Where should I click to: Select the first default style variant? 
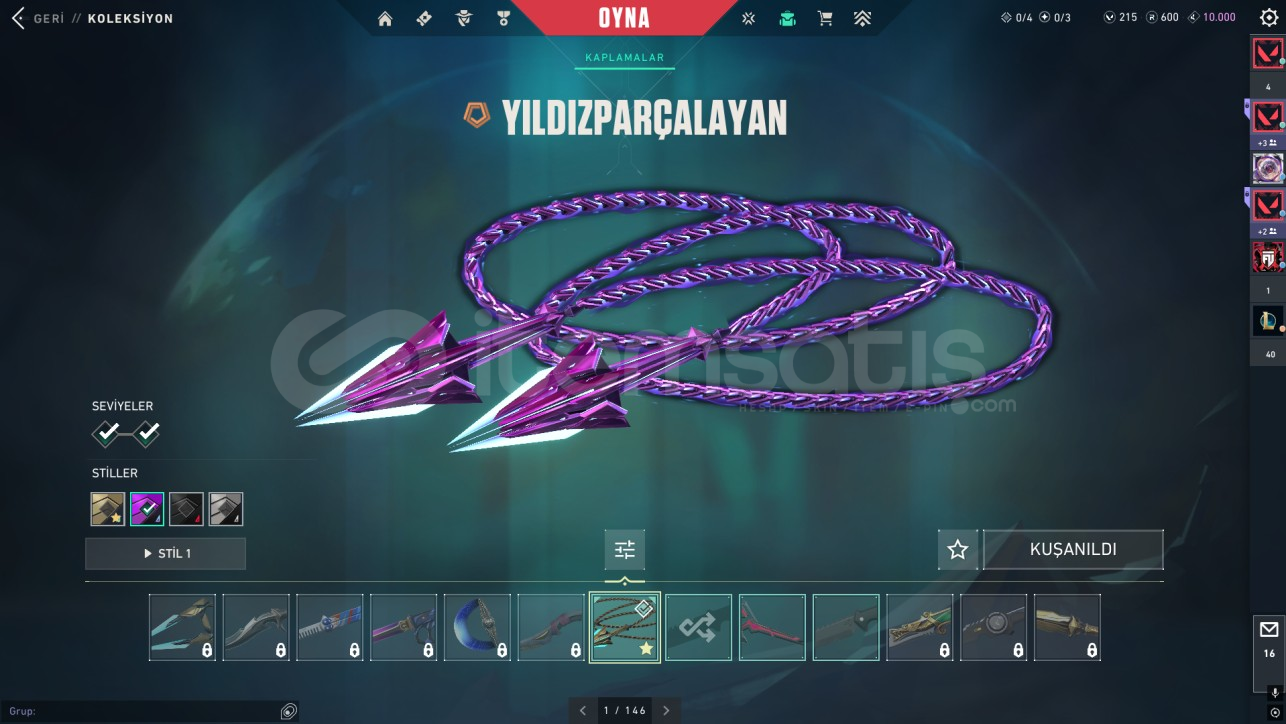coord(105,508)
